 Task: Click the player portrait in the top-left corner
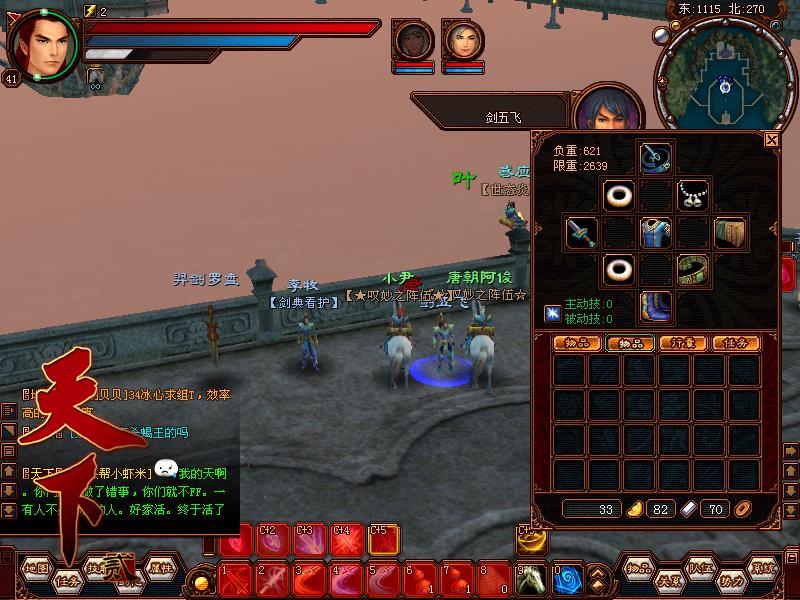pyautogui.click(x=44, y=42)
